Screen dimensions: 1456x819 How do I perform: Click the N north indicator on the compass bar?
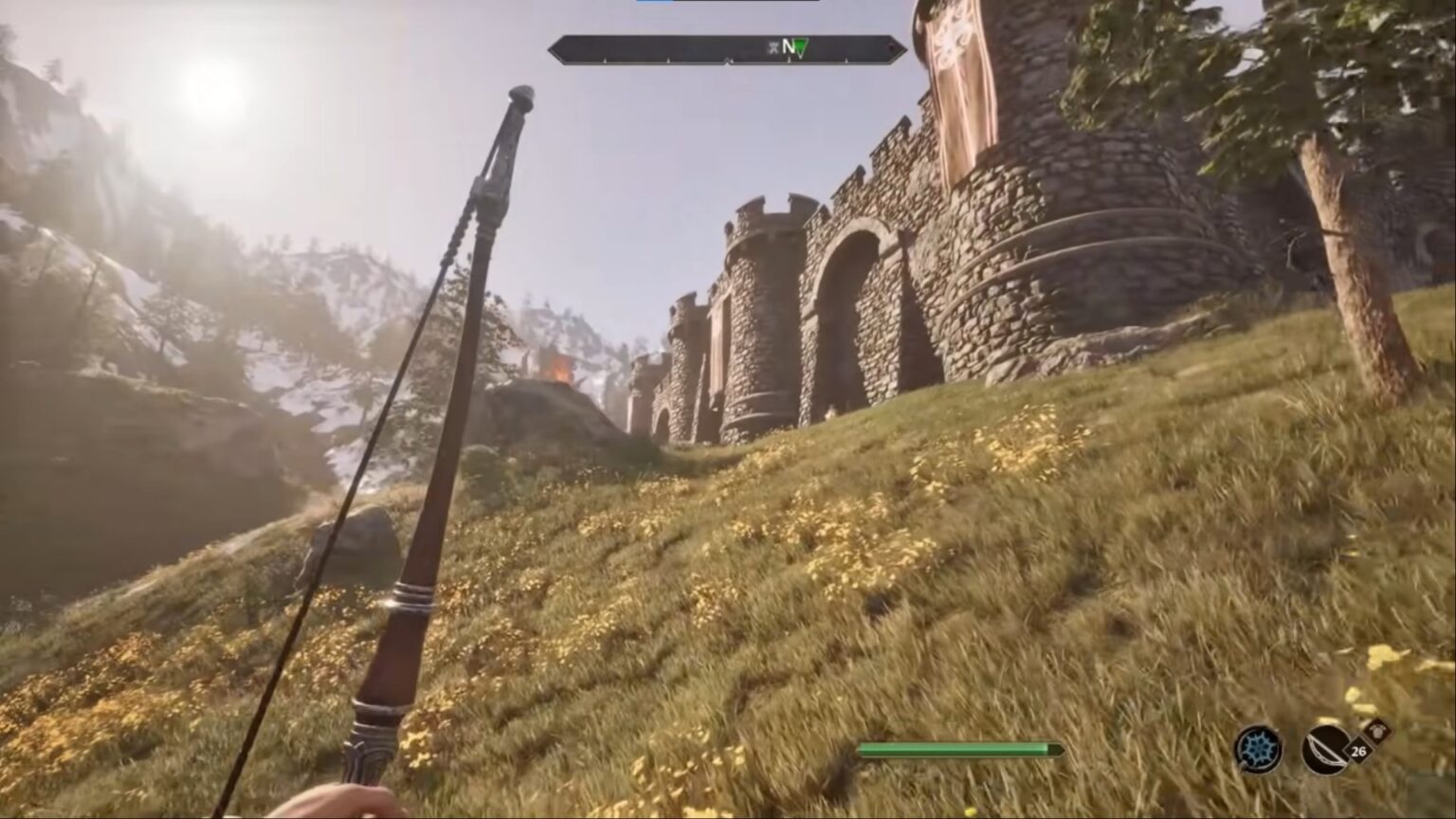tap(788, 45)
